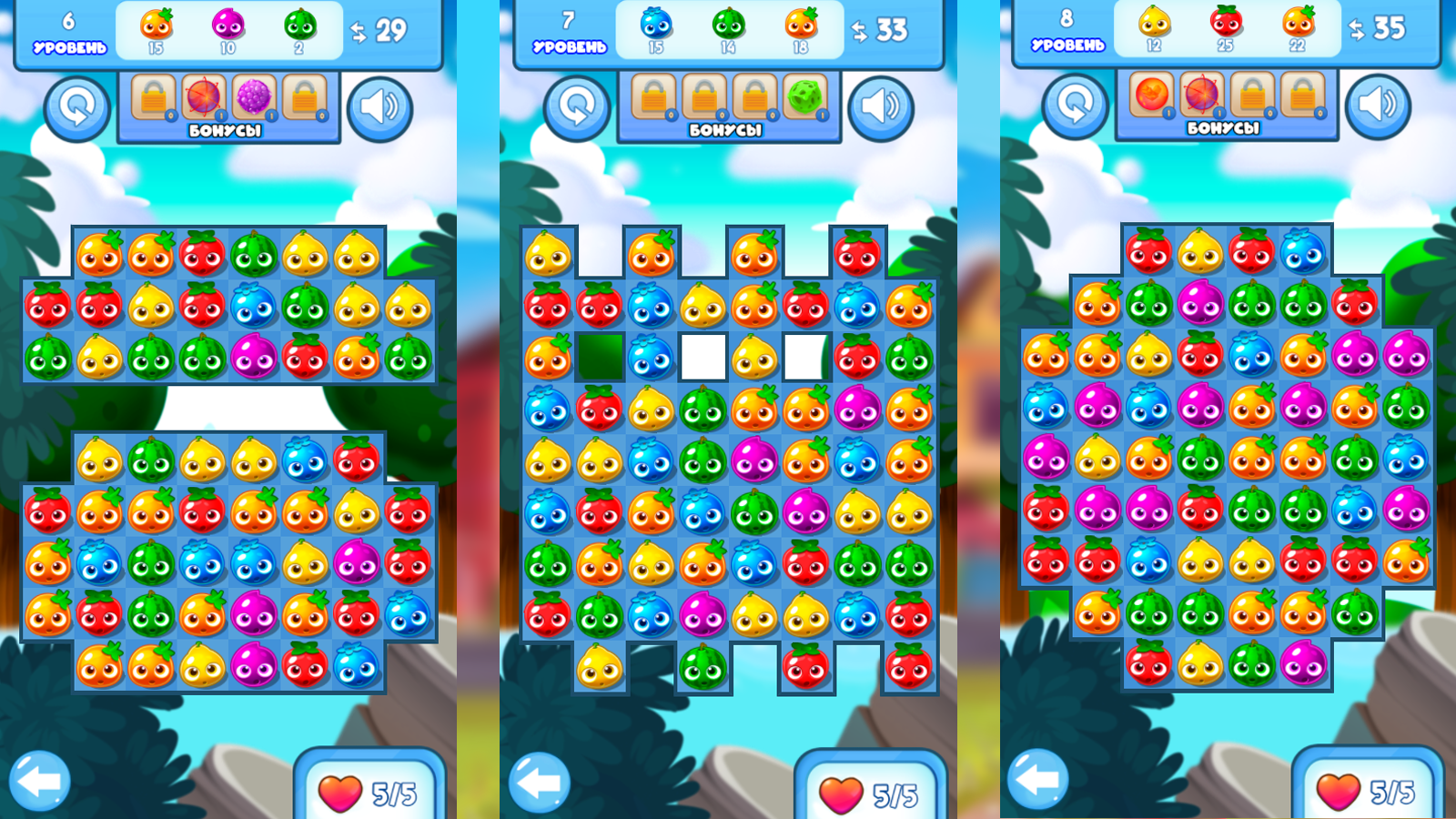Restart level 6 using the circular arrow
This screenshot has width=1456, height=819.
coord(77,106)
